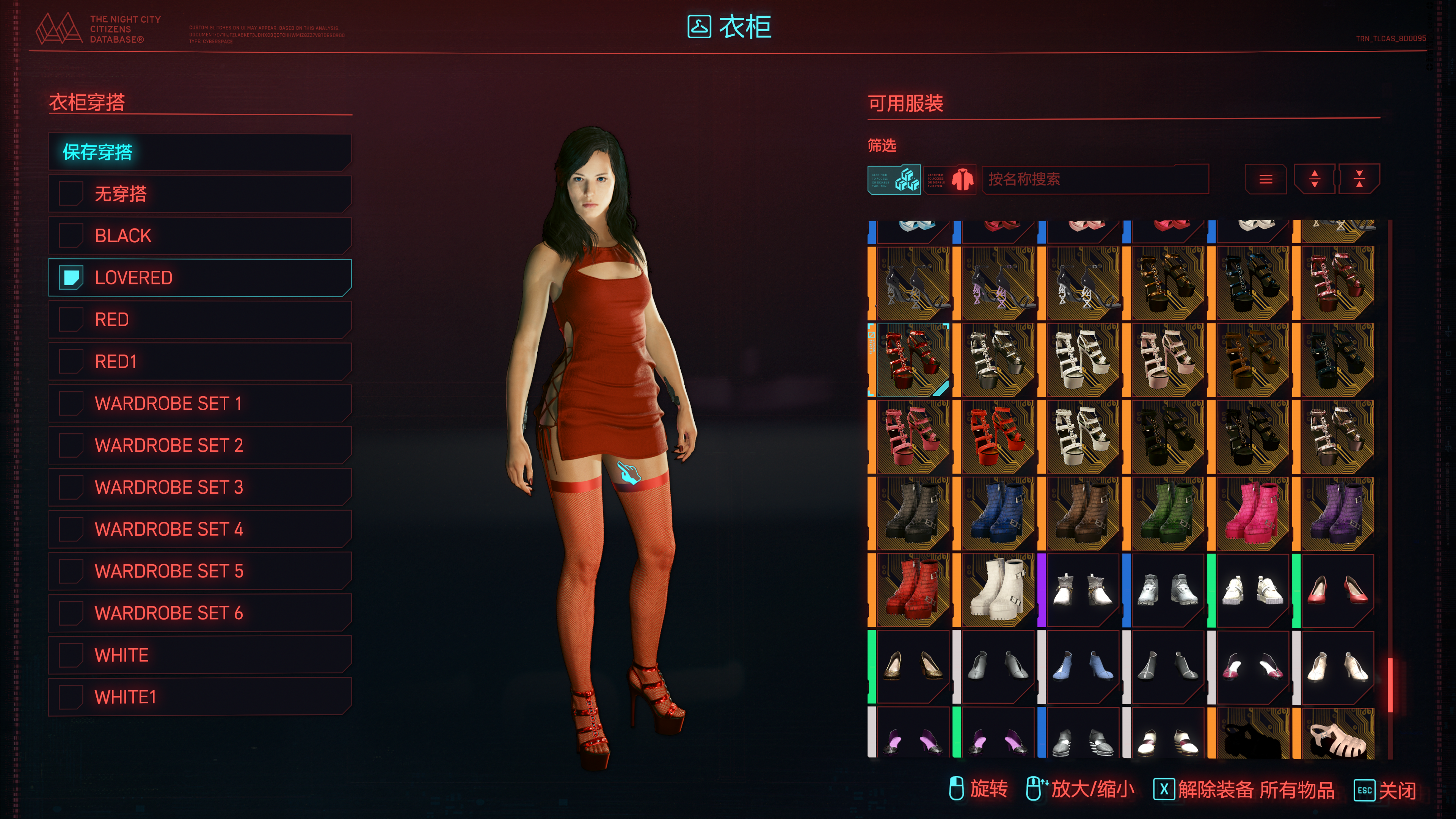1456x819 pixels.
Task: Select WARDROBE SET 6 outfit
Action: coord(199,613)
